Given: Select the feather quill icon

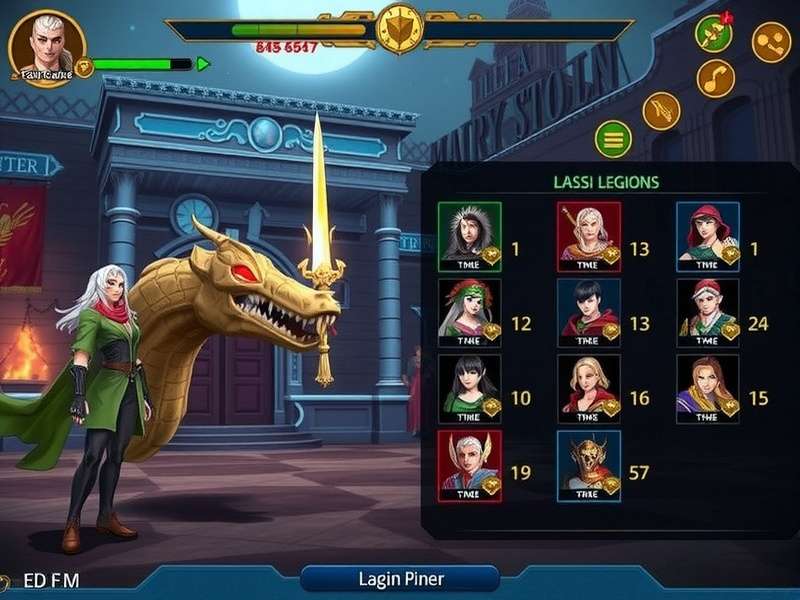Looking at the screenshot, I should [x=661, y=110].
